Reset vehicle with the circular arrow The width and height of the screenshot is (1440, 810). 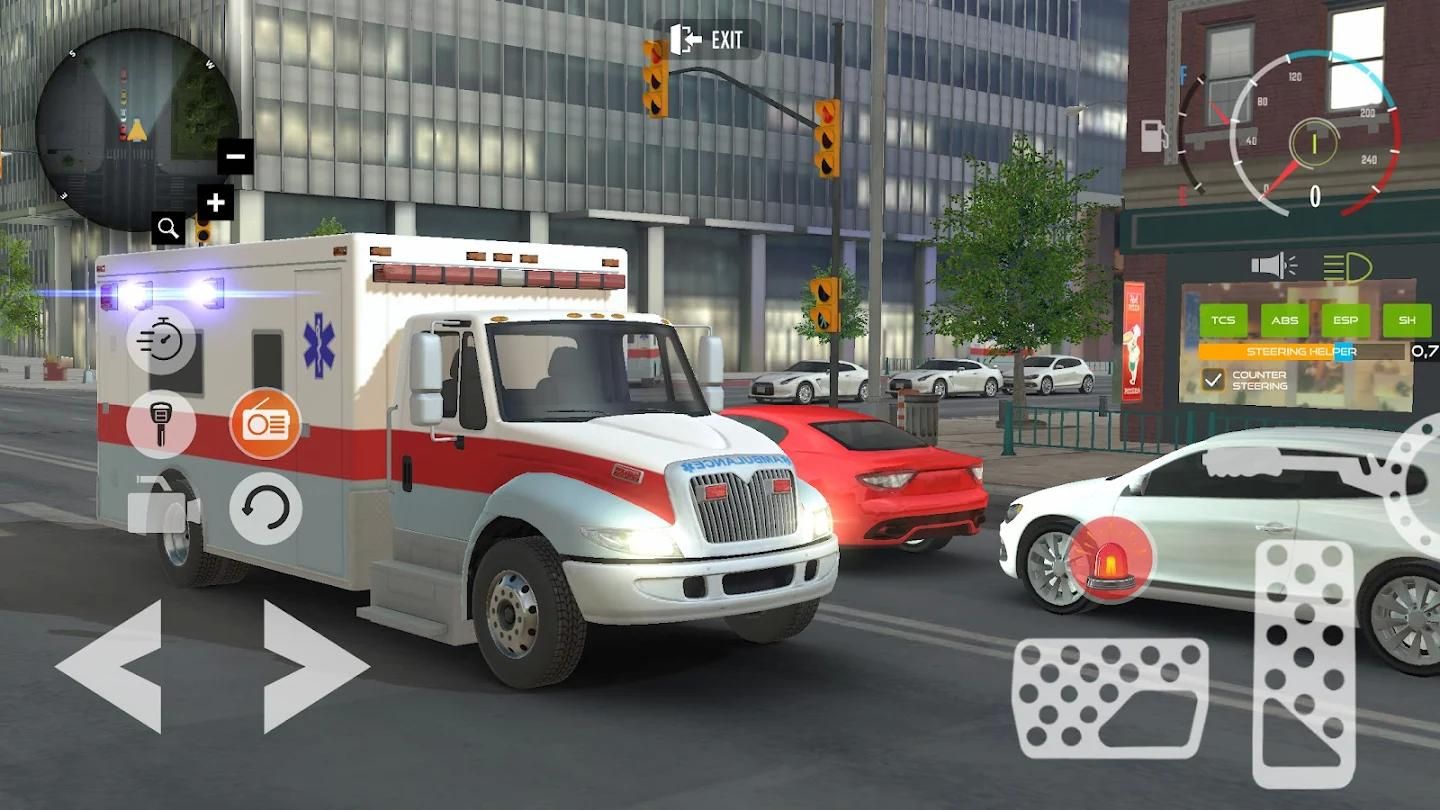pos(265,508)
